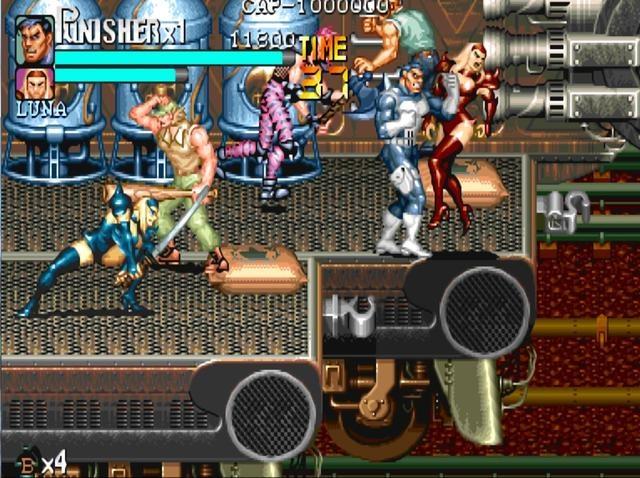Click the Punisher player portrait
The image size is (640, 478).
pyautogui.click(x=35, y=40)
